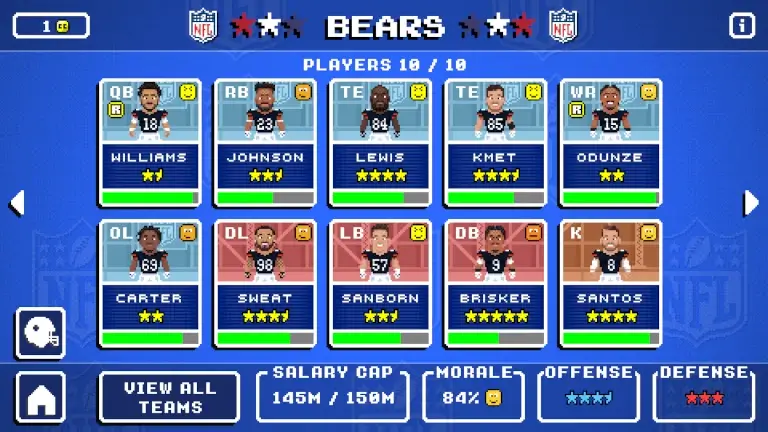
Task: Open the View All Teams list
Action: [170, 397]
